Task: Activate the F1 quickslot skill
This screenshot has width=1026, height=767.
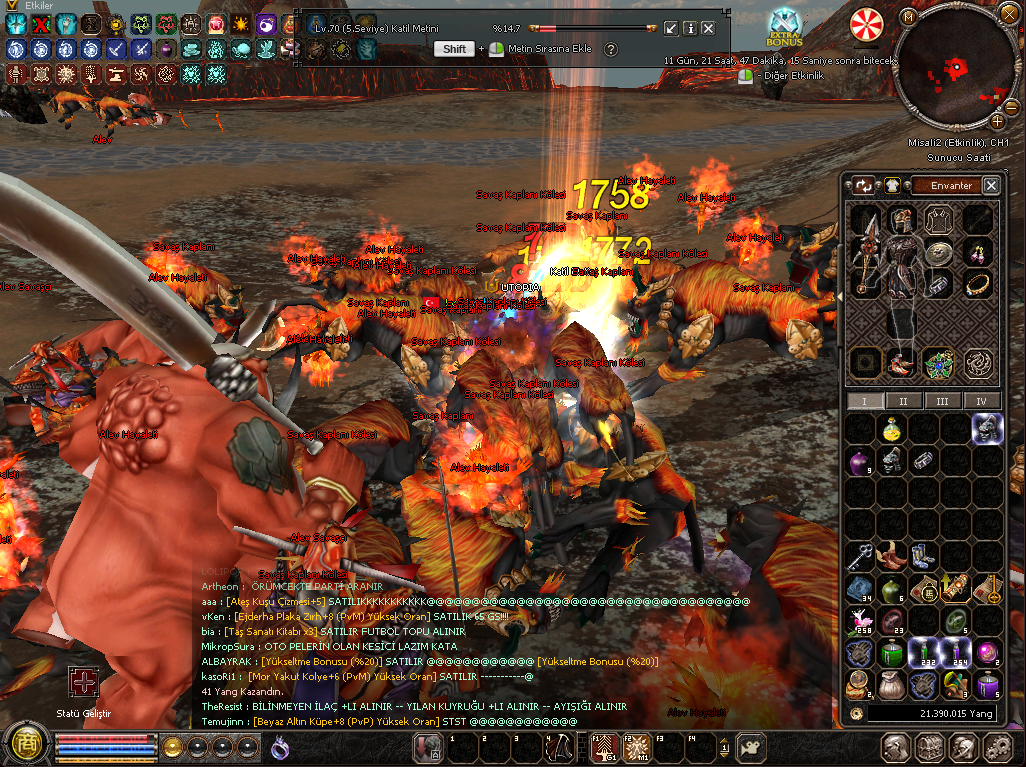Action: 603,747
